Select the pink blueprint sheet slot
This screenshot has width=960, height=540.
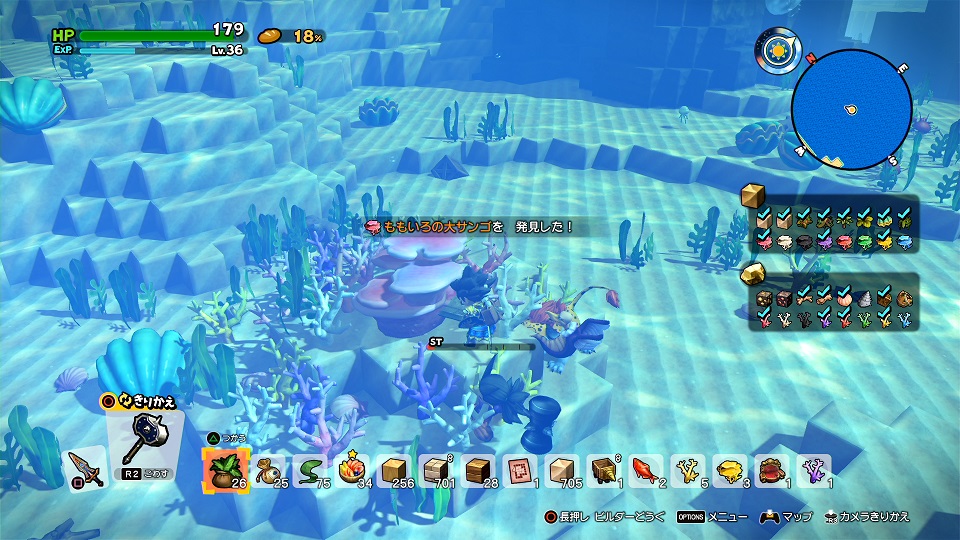click(520, 470)
